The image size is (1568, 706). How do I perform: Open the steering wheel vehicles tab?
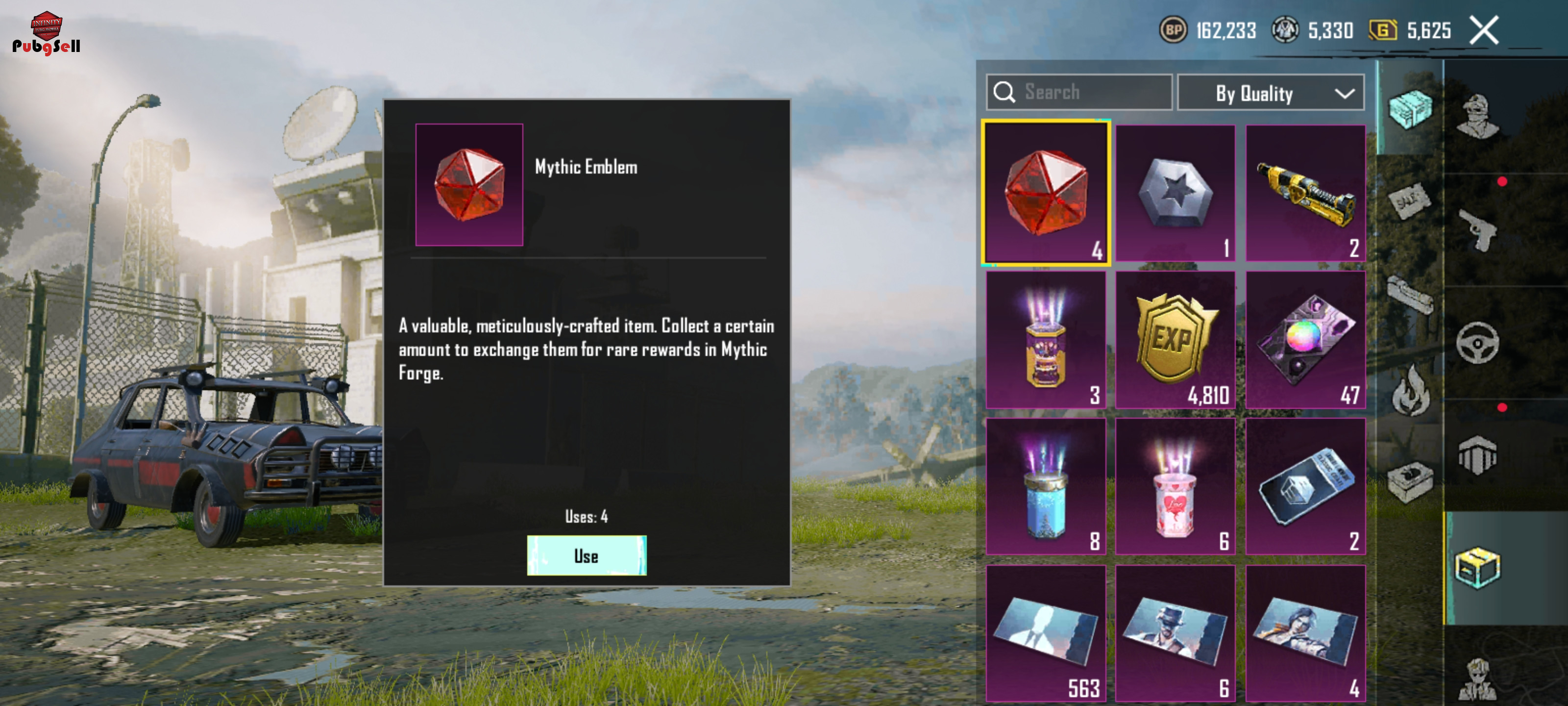[1478, 343]
